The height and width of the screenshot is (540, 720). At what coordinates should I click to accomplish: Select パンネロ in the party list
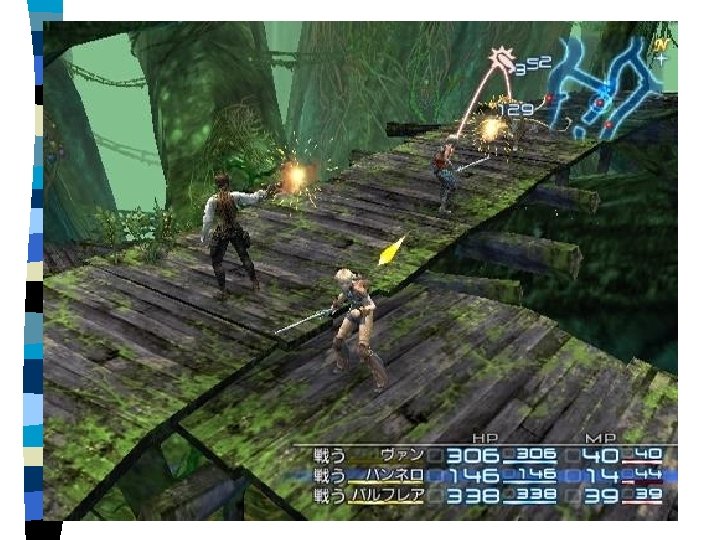point(398,475)
